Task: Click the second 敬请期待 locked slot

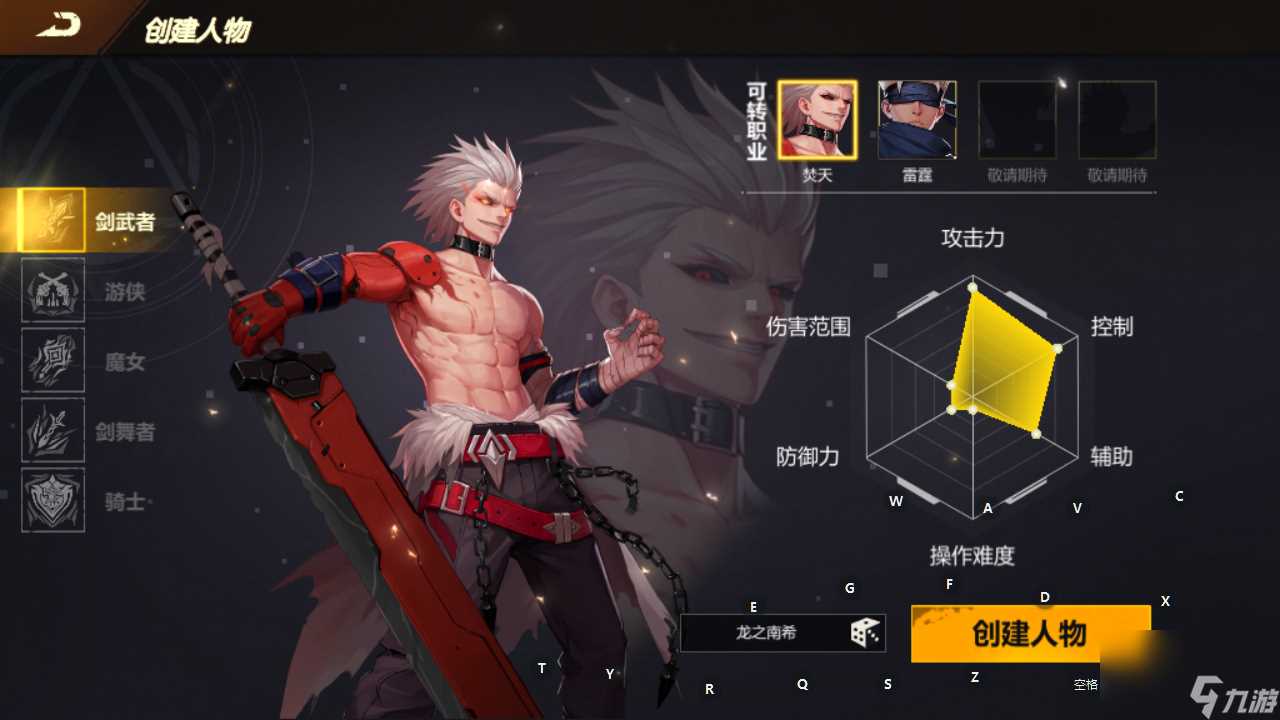Action: pos(1116,119)
